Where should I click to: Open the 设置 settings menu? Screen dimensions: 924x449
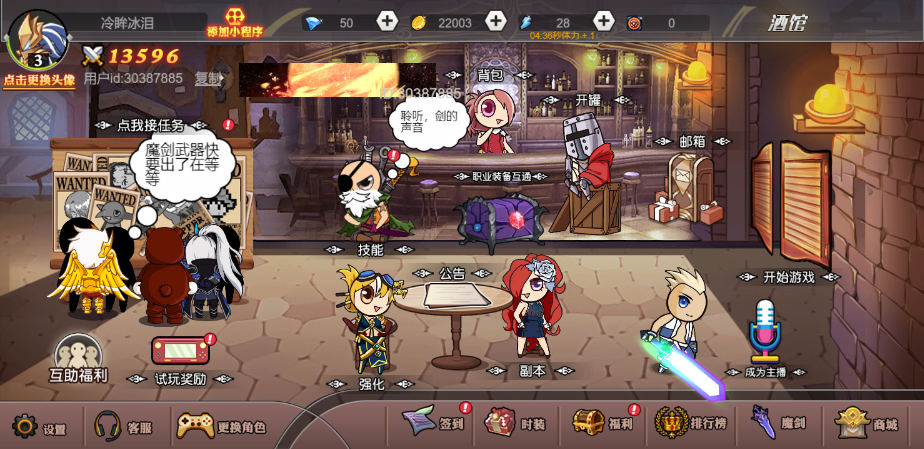point(39,427)
